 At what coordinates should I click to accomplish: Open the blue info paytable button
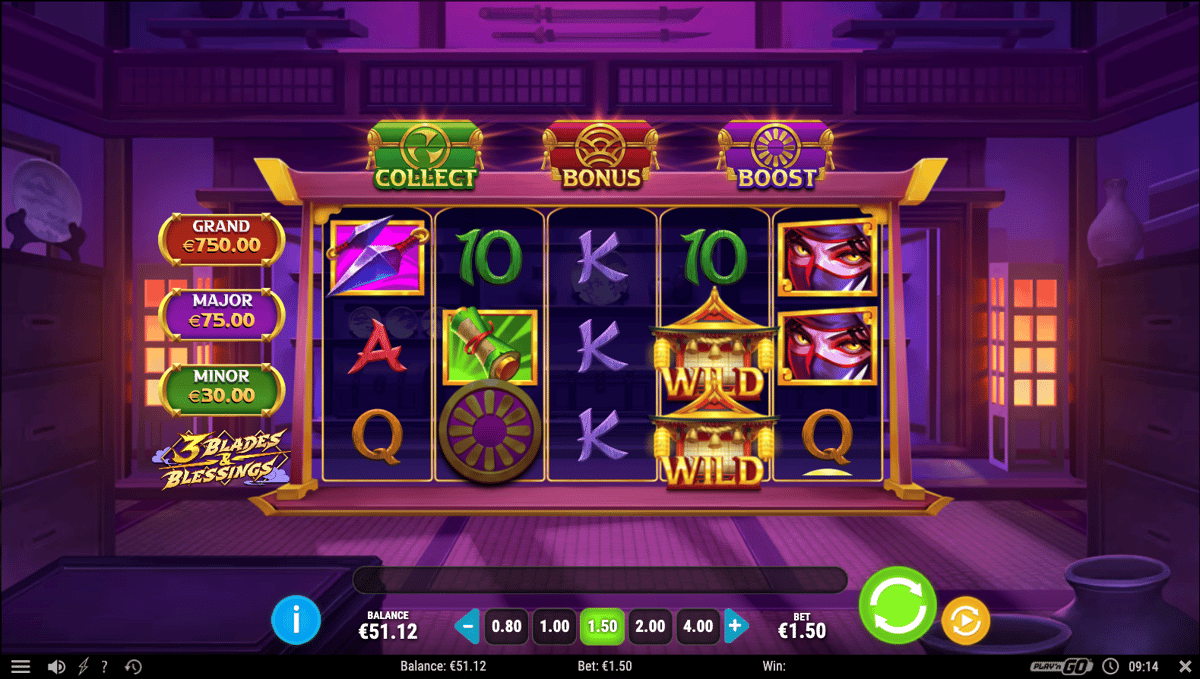click(x=296, y=621)
